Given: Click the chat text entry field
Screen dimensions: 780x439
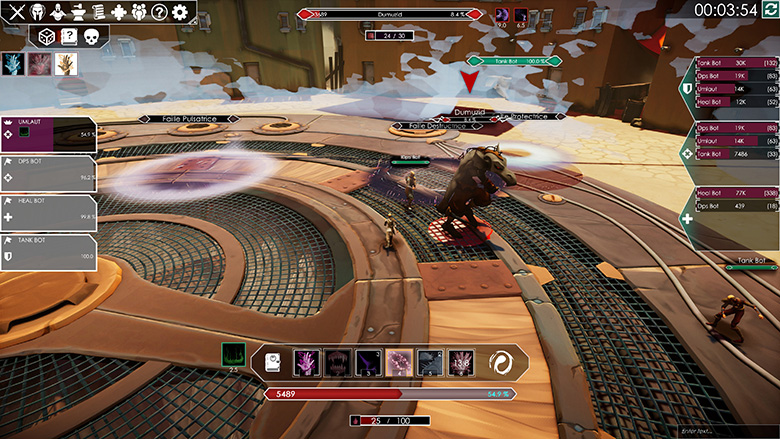Looking at the screenshot, I should 723,430.
